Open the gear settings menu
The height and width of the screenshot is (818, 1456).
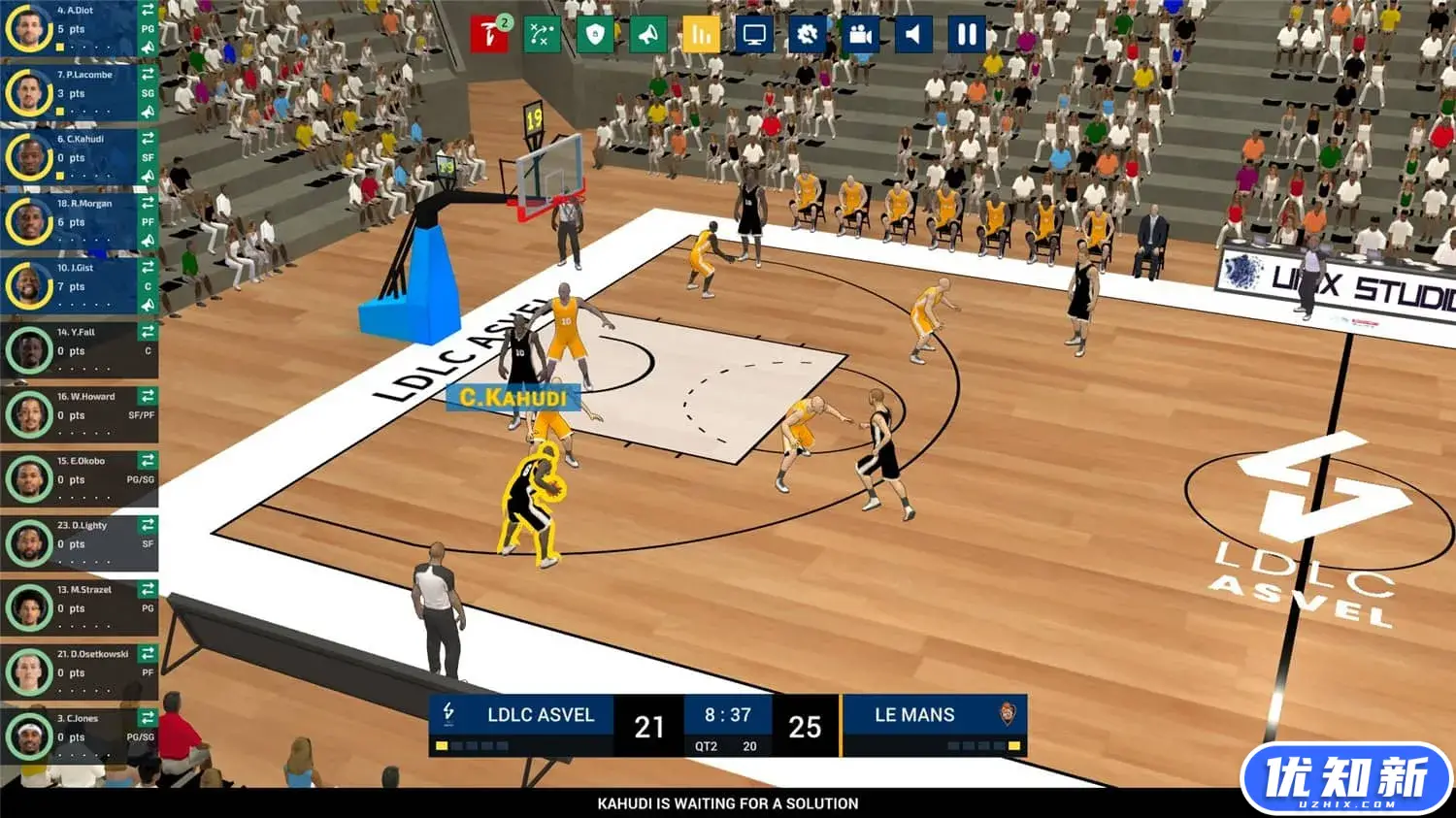[807, 35]
